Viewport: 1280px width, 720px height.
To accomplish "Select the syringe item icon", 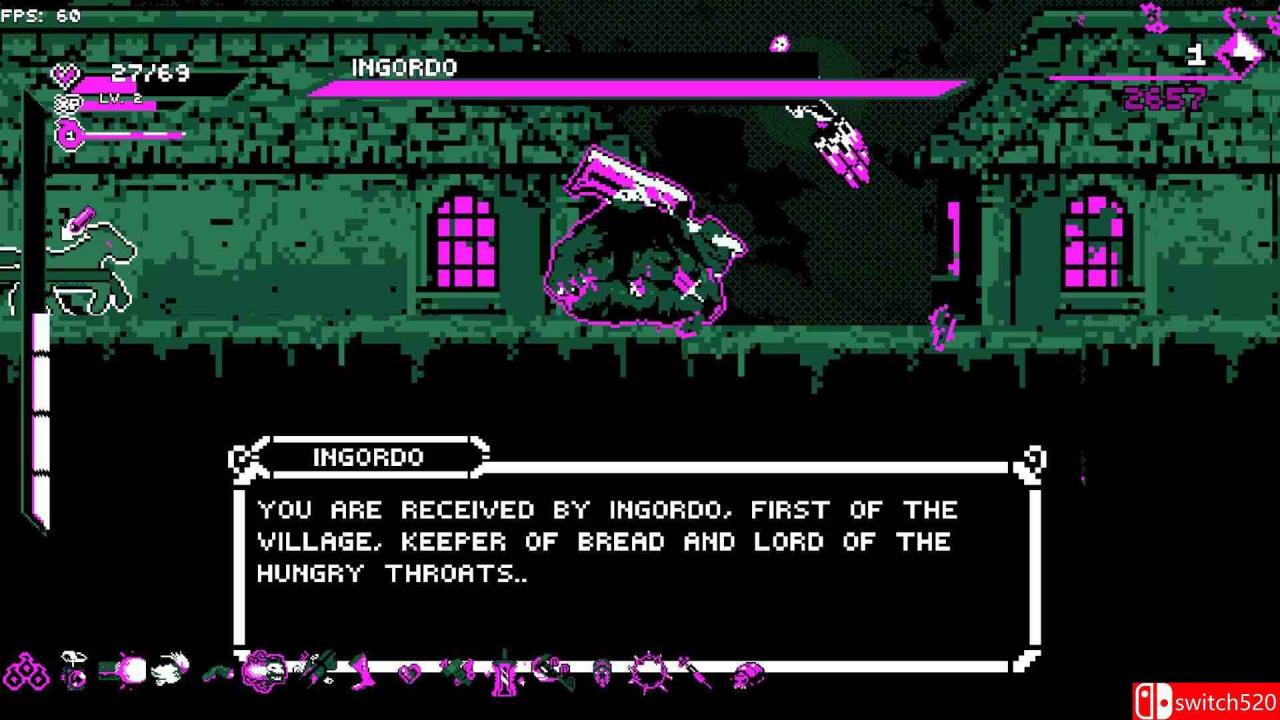I will tap(696, 672).
